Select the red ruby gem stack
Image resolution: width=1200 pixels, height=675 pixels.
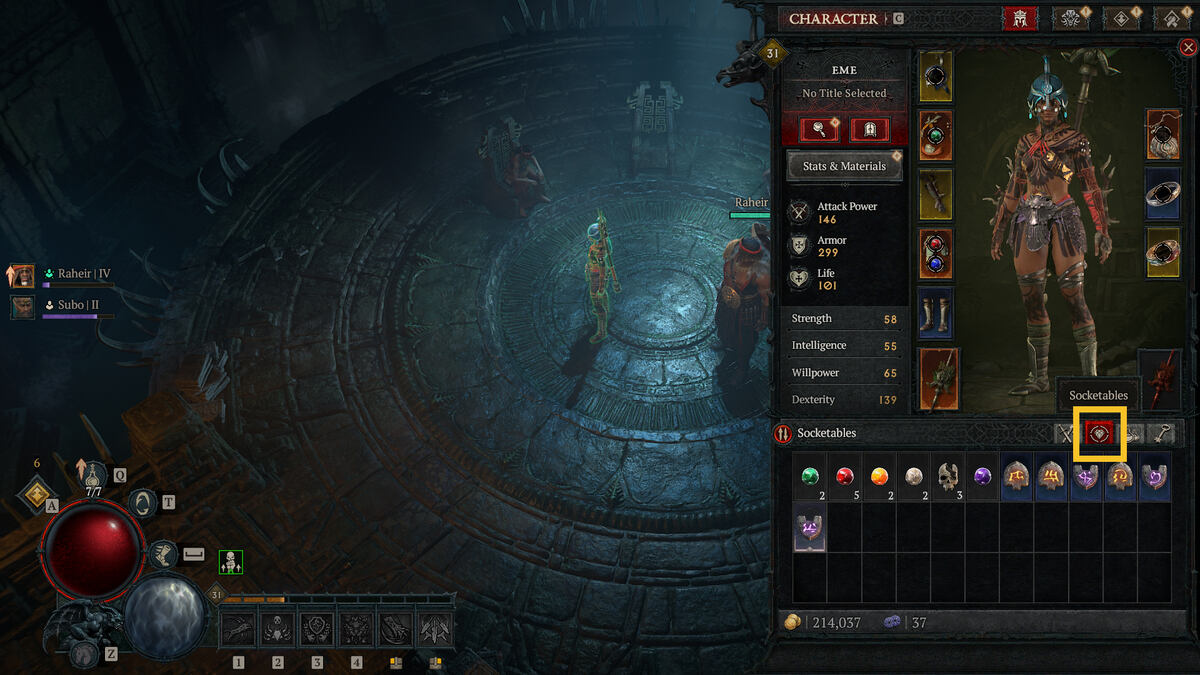coord(845,477)
